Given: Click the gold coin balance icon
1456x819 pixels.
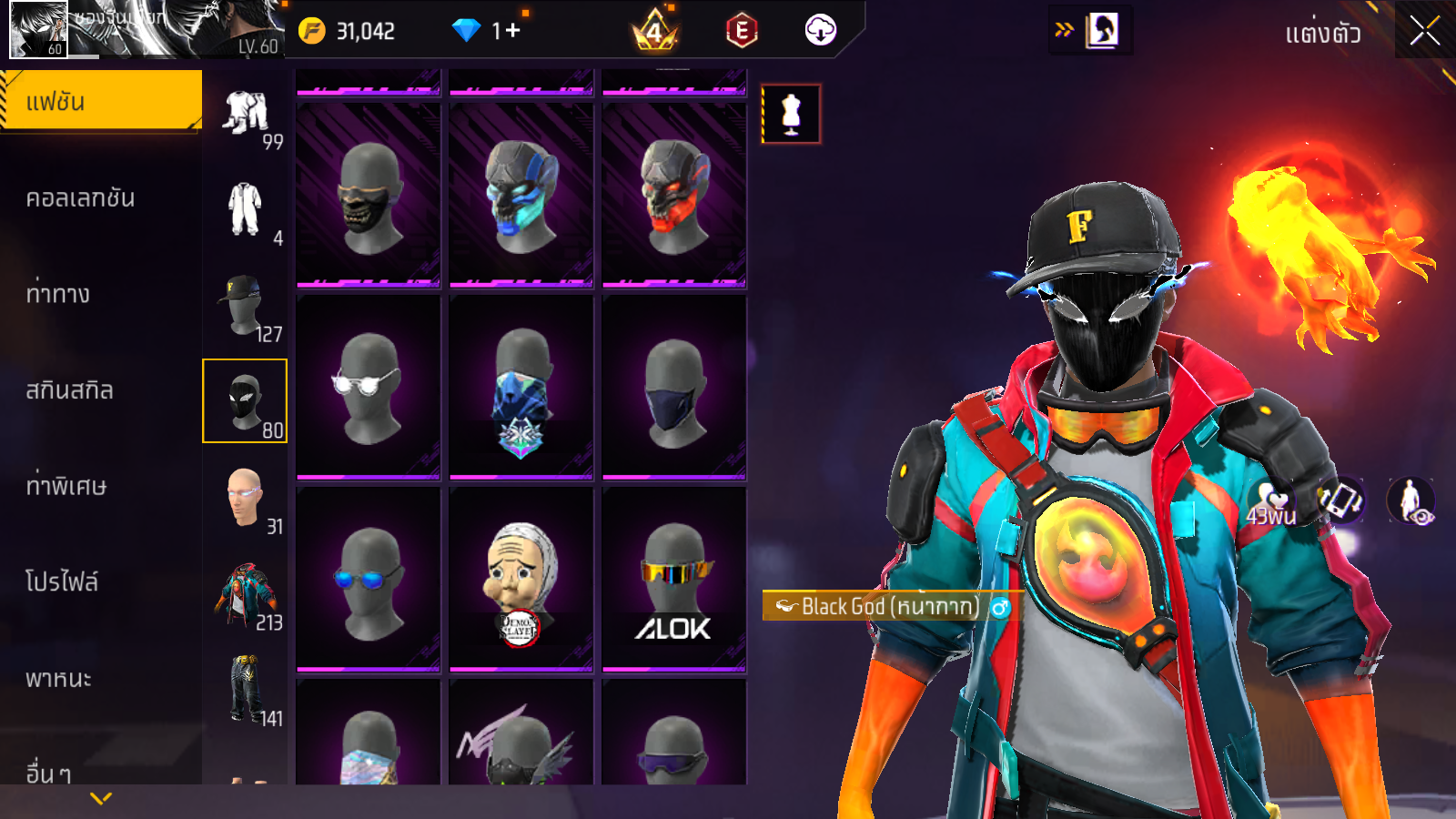Looking at the screenshot, I should pyautogui.click(x=312, y=31).
